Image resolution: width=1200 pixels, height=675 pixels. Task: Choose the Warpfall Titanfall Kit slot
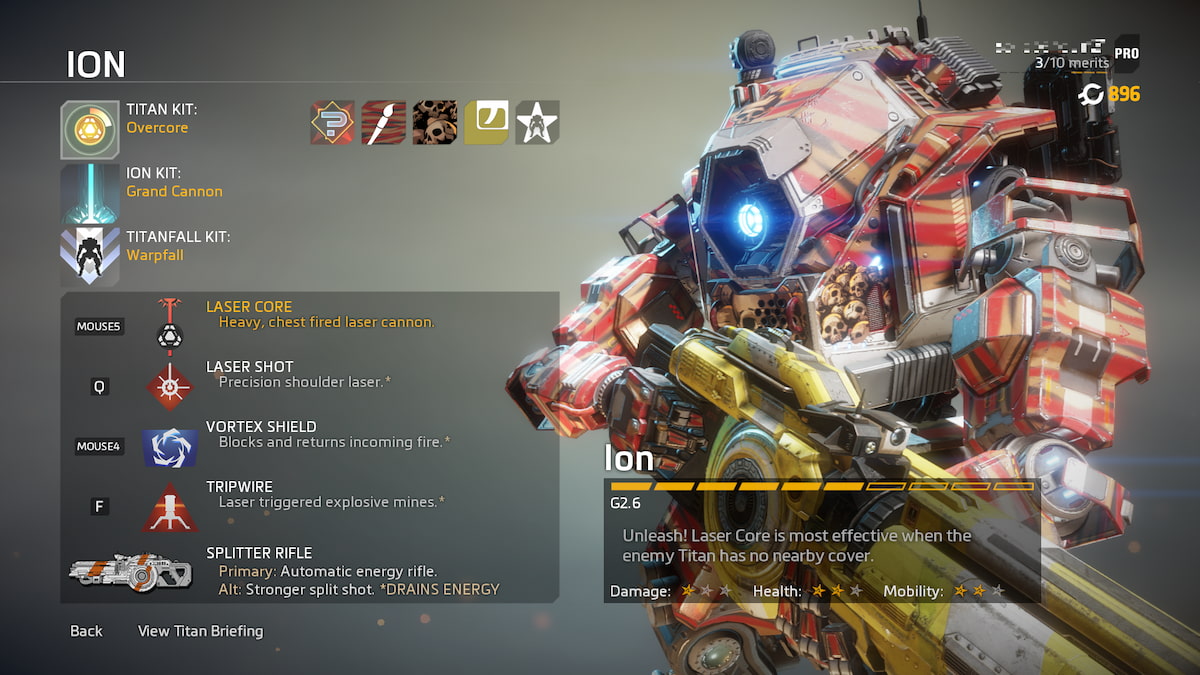[x=90, y=256]
